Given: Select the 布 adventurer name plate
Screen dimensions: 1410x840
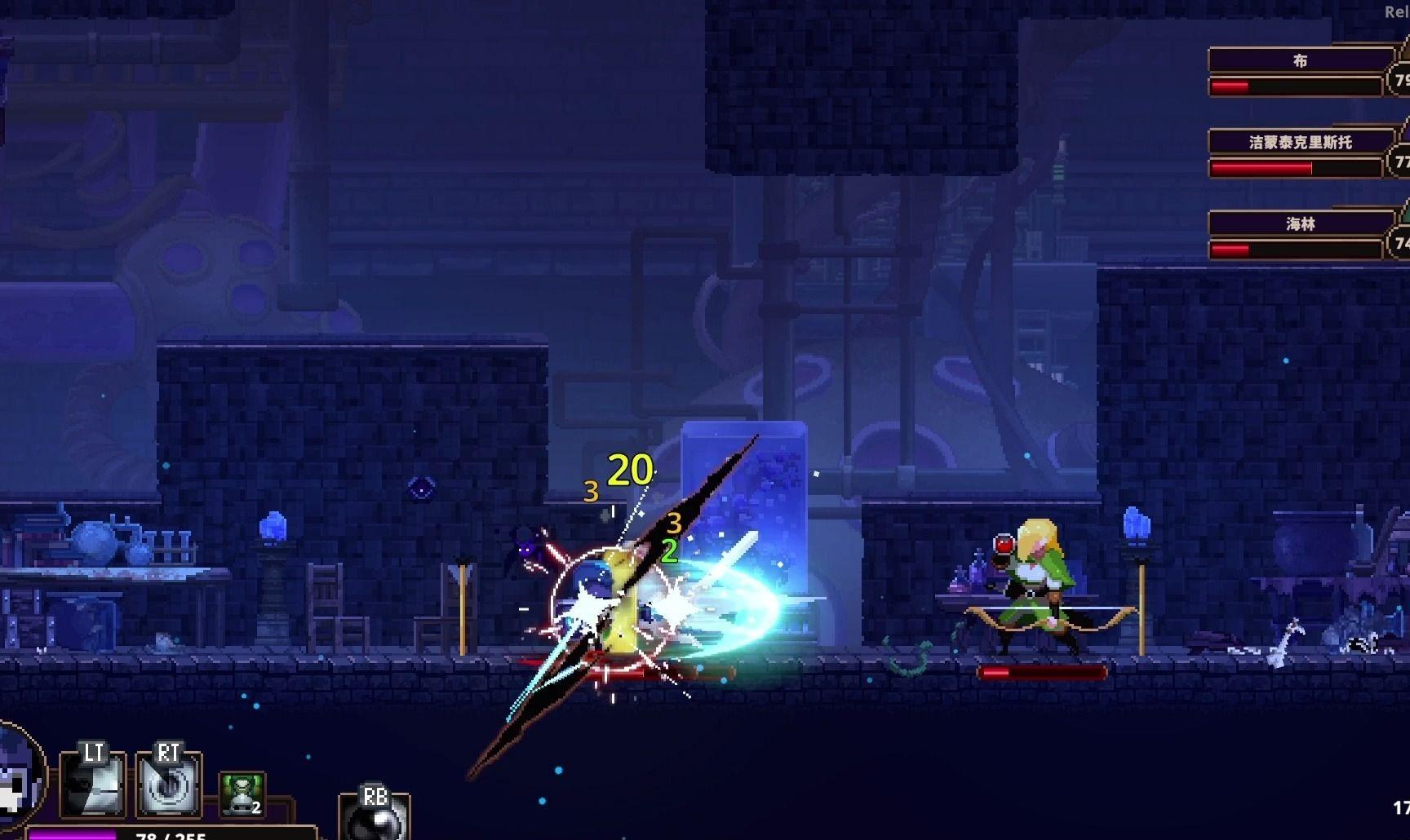Looking at the screenshot, I should [x=1300, y=60].
